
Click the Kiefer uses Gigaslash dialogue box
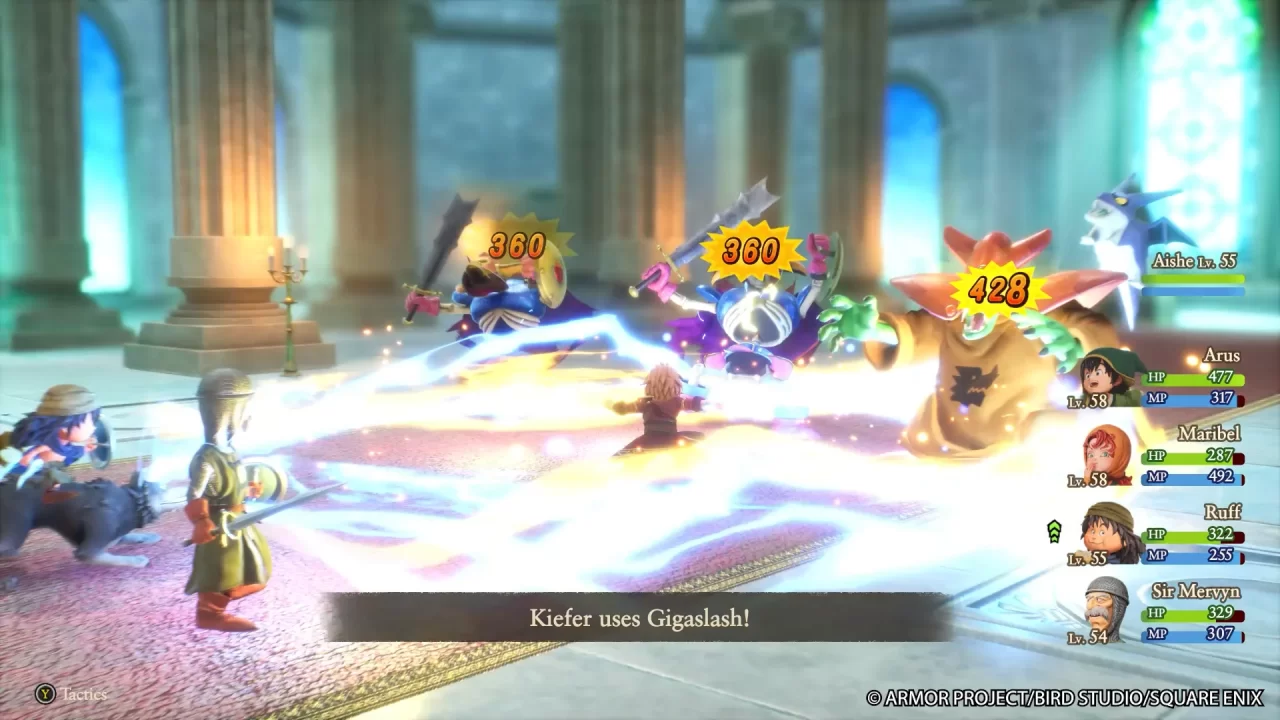pyautogui.click(x=640, y=618)
